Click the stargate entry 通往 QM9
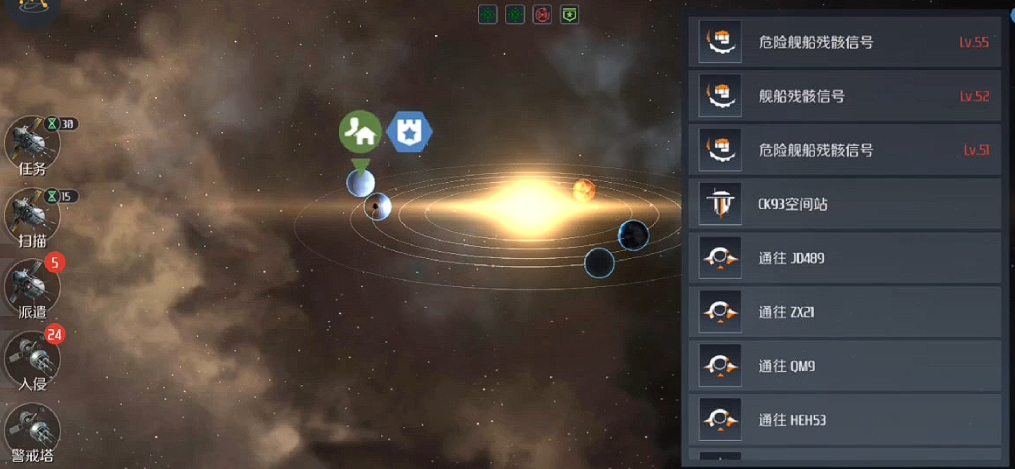Viewport: 1015px width, 469px height. point(845,366)
